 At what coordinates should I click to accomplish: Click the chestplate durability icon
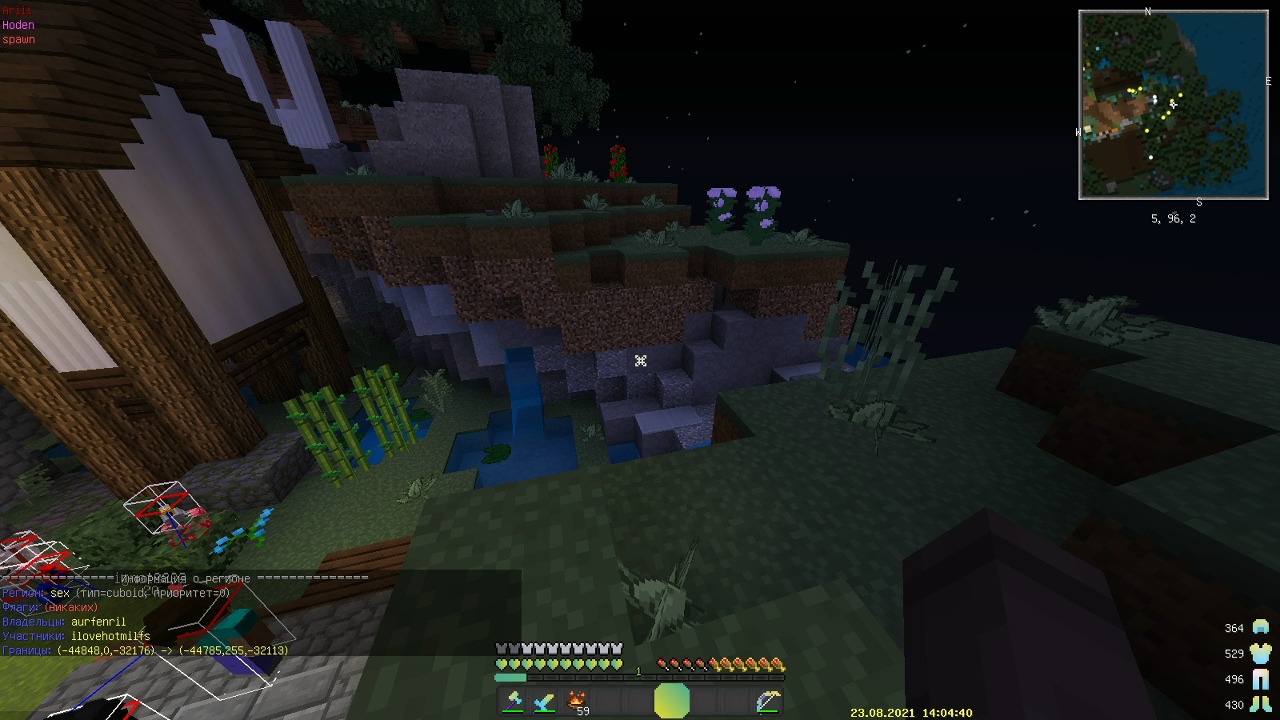[x=1261, y=653]
